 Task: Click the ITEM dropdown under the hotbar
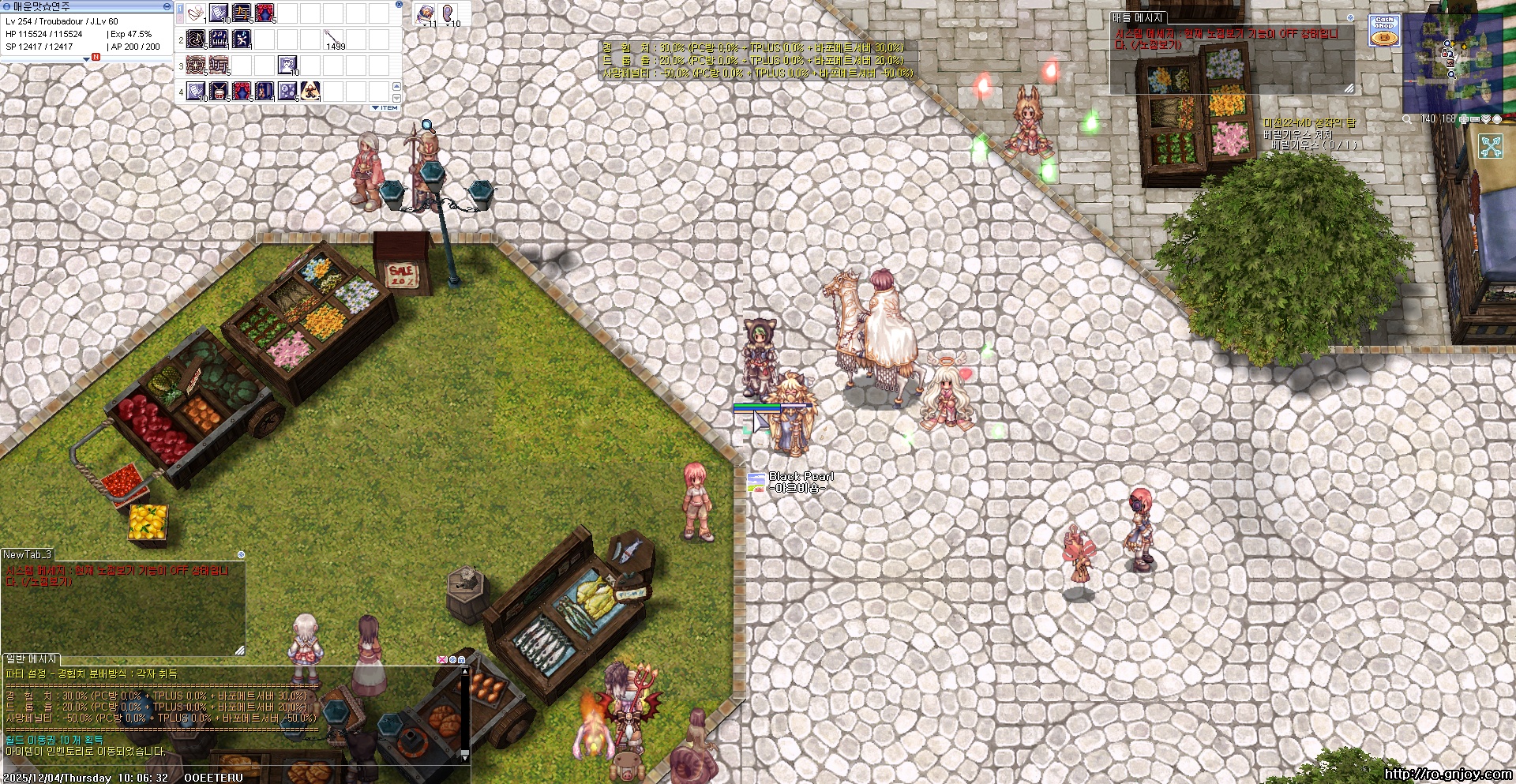click(x=385, y=107)
